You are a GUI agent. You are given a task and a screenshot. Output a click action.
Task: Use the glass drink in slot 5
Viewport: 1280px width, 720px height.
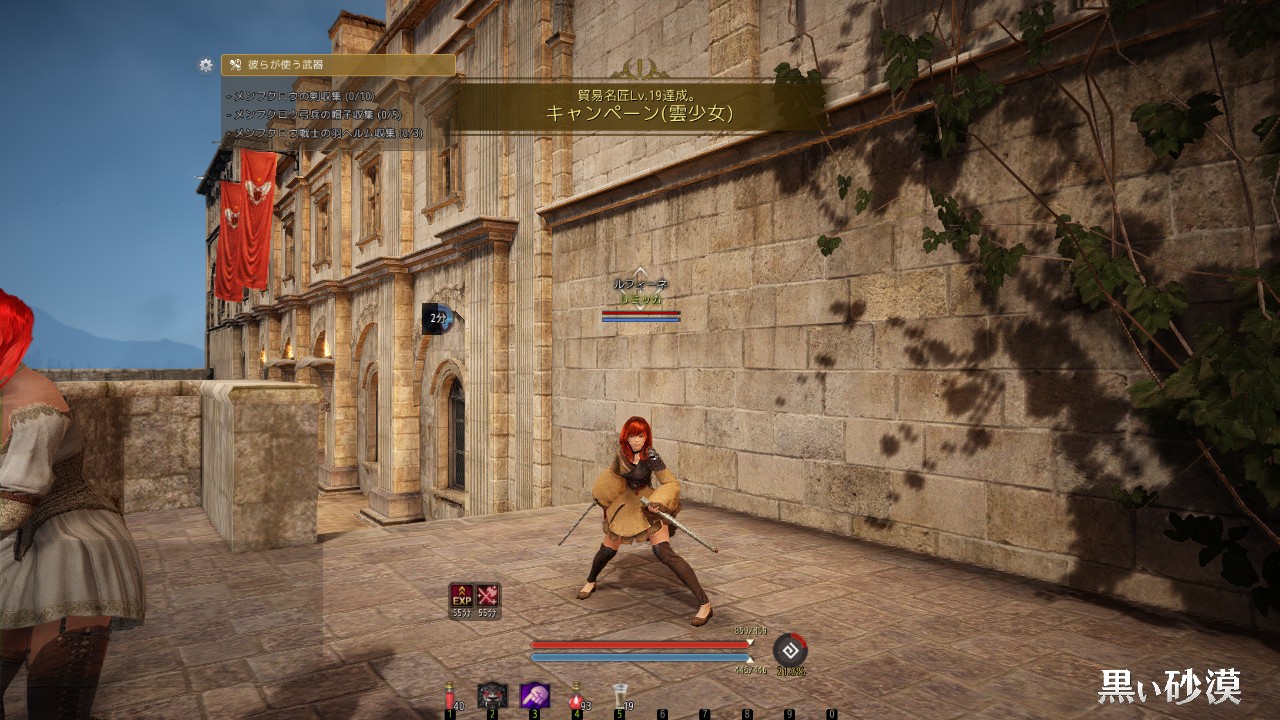click(x=619, y=695)
